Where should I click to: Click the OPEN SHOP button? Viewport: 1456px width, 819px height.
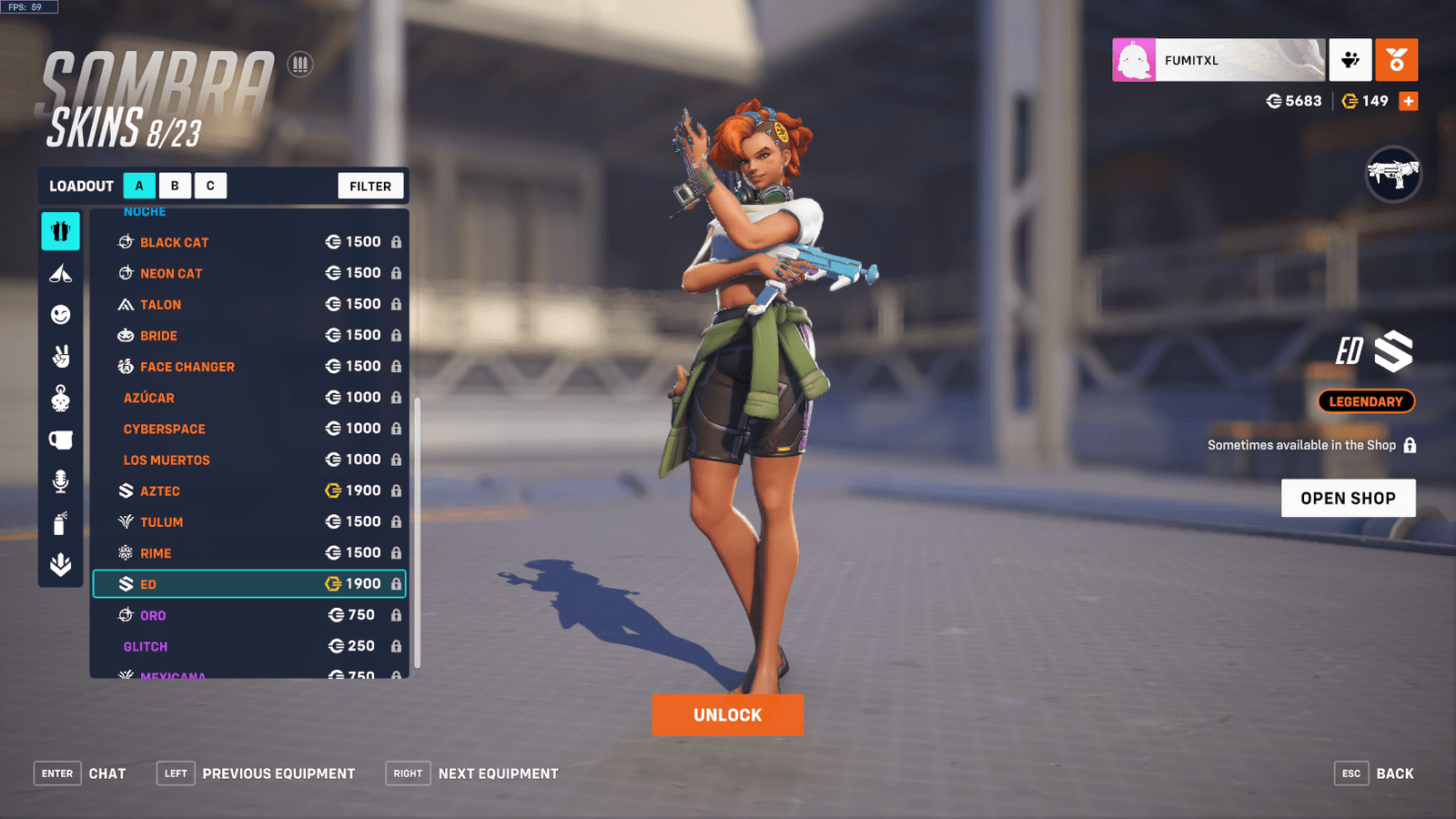[1349, 498]
